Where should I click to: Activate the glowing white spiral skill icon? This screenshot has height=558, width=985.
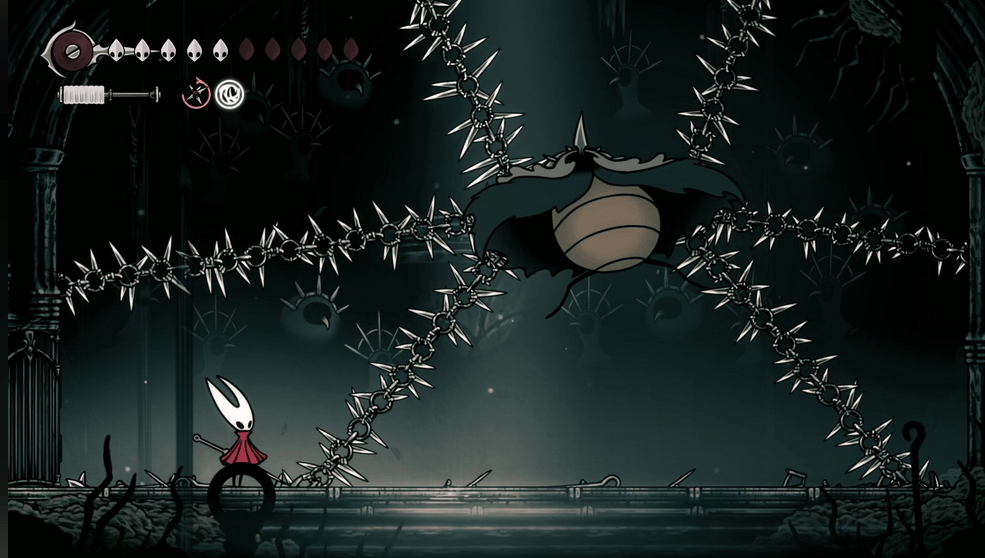click(229, 95)
